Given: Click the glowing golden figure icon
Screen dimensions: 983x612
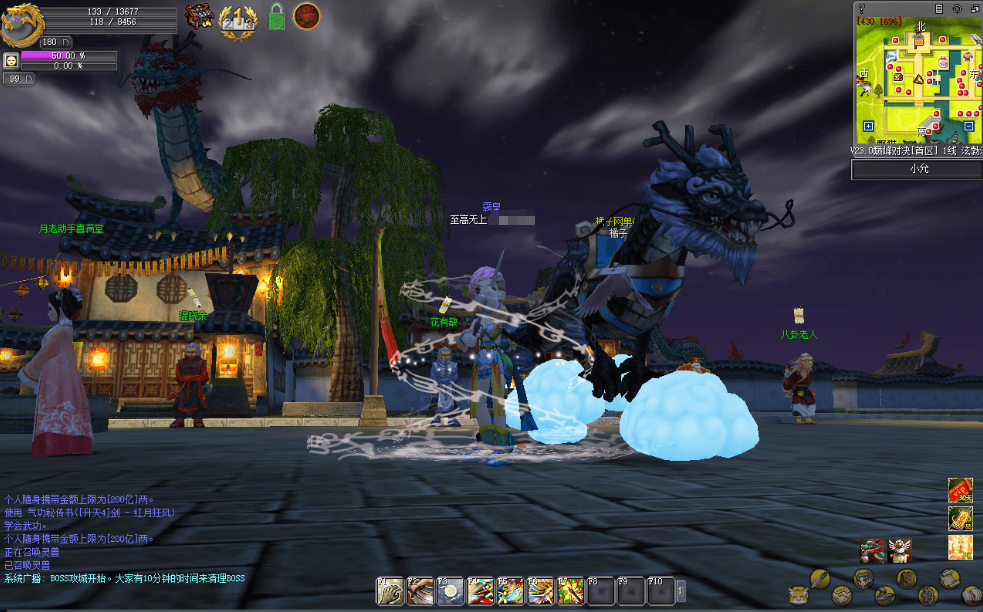Looking at the screenshot, I should (960, 547).
